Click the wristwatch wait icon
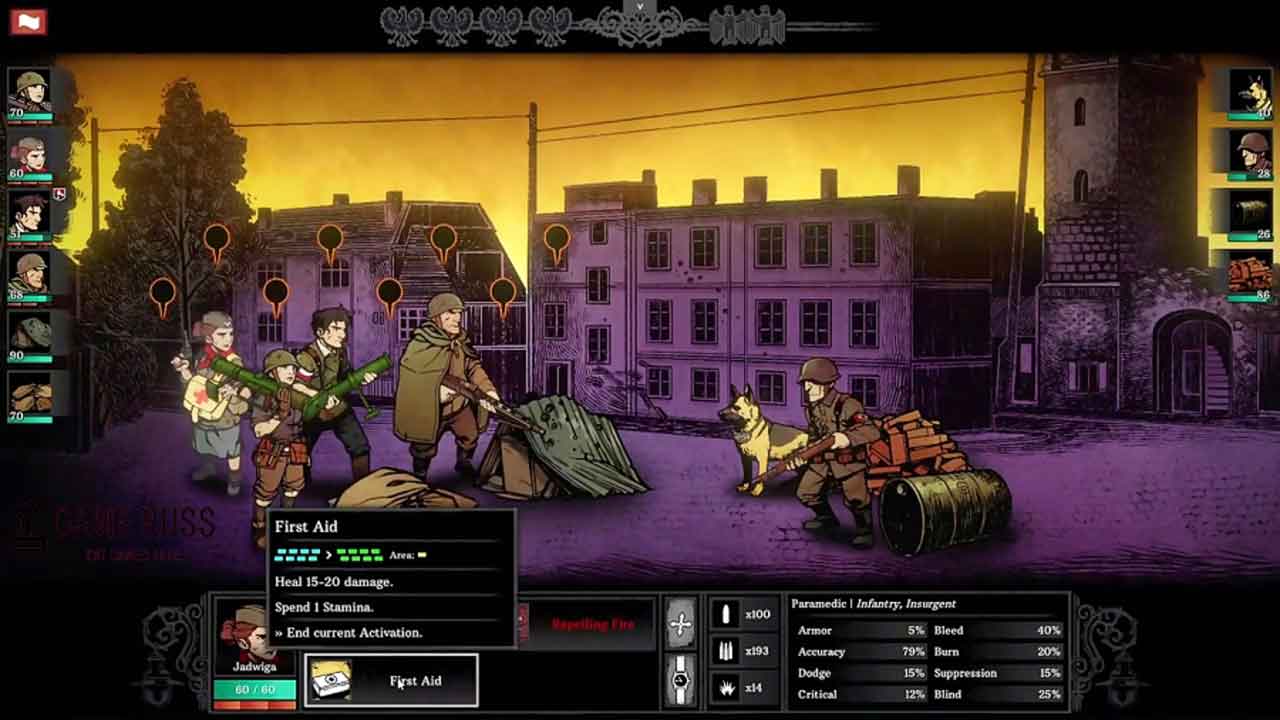1280x720 pixels. (x=681, y=680)
